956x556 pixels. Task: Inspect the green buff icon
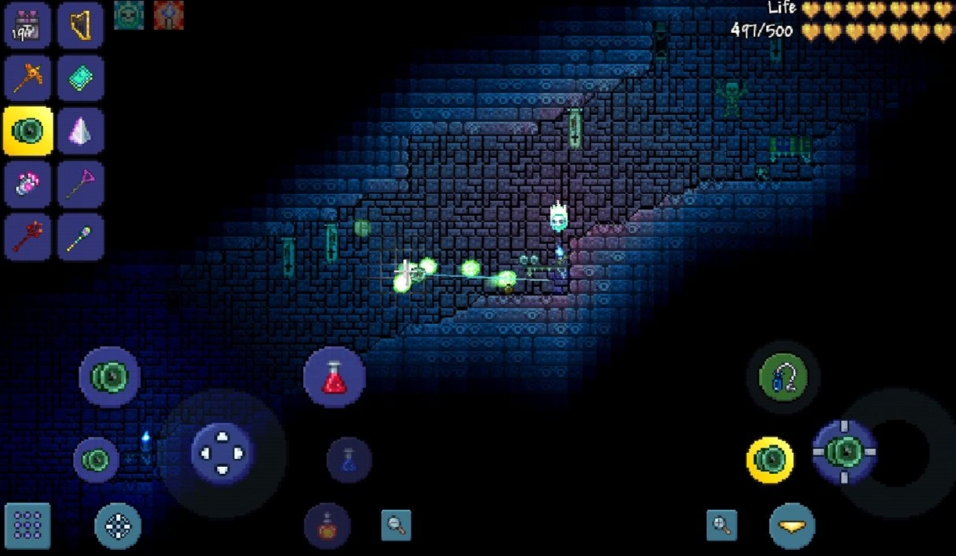click(128, 14)
